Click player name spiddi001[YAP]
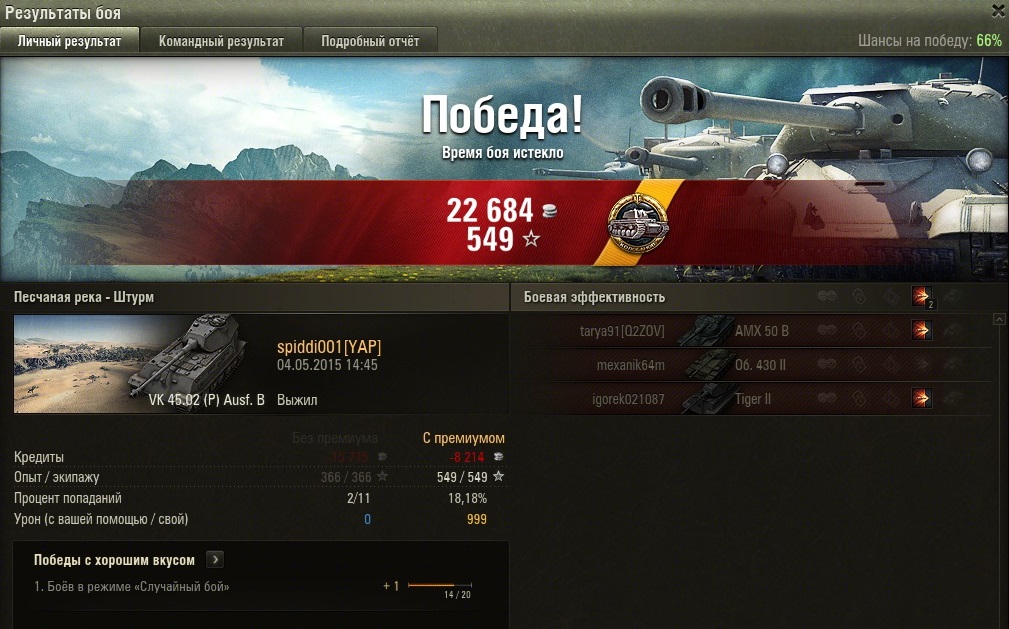1009x629 pixels. (x=329, y=347)
